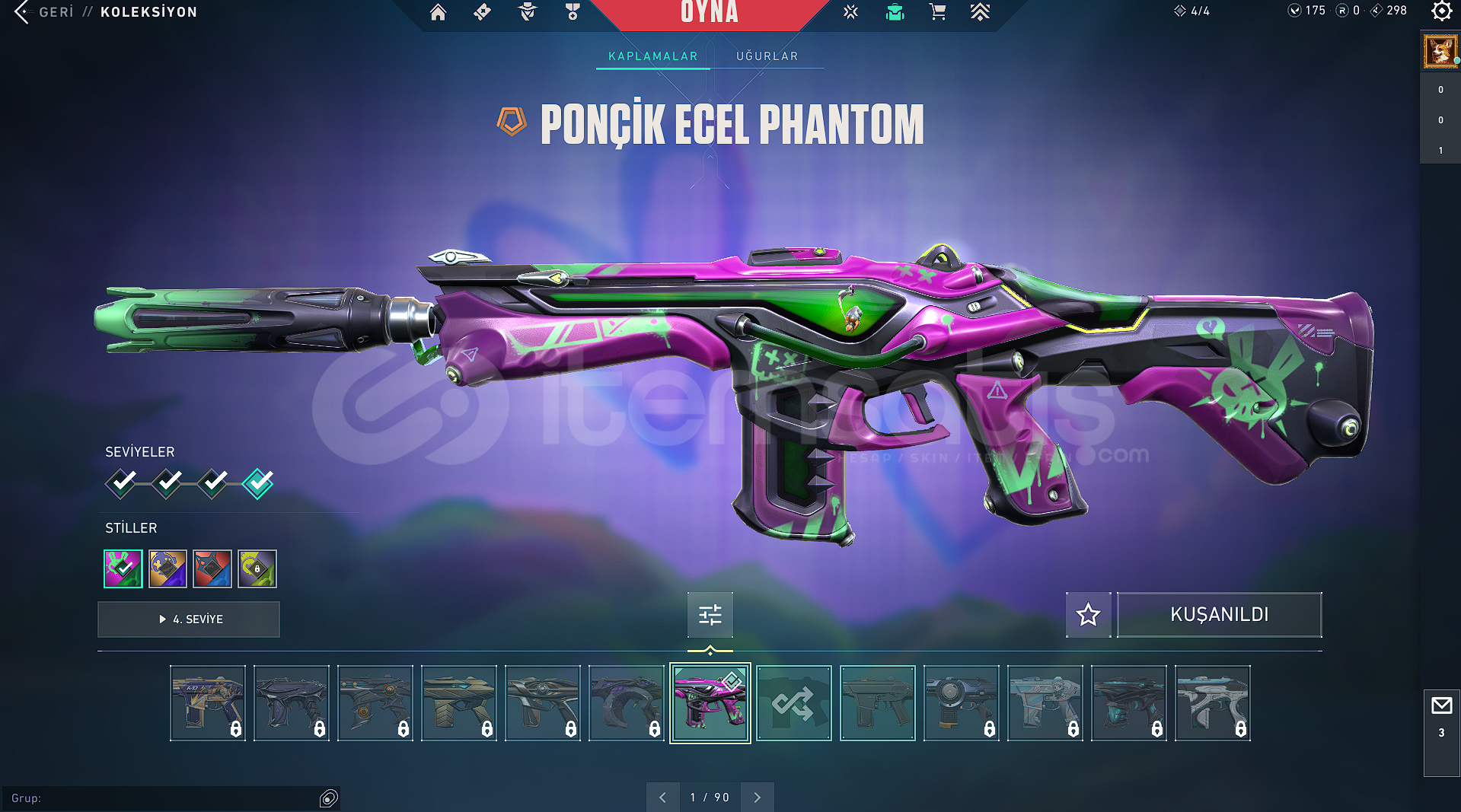
Task: Go to the next skin page
Action: tap(757, 797)
